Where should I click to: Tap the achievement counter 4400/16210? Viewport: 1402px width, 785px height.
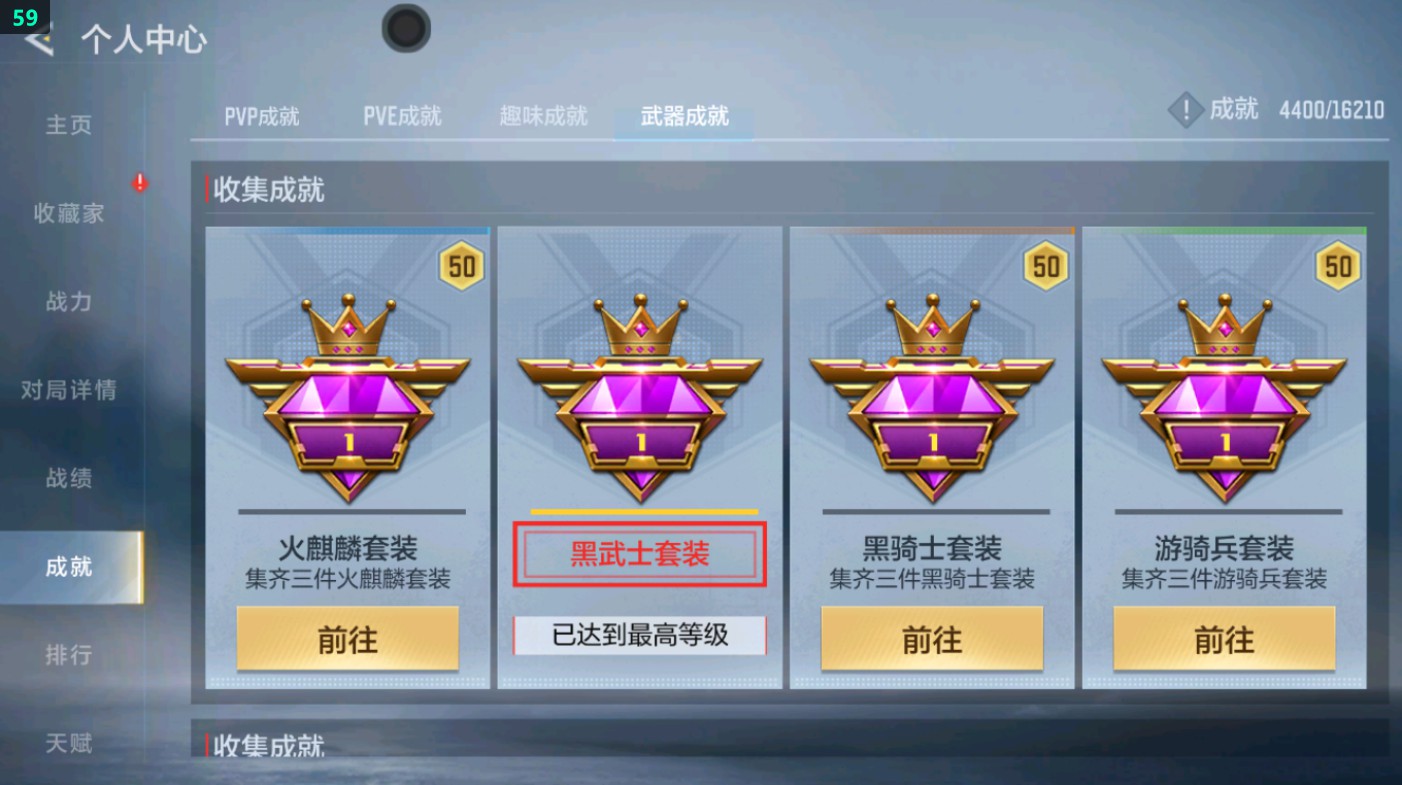tap(1330, 111)
